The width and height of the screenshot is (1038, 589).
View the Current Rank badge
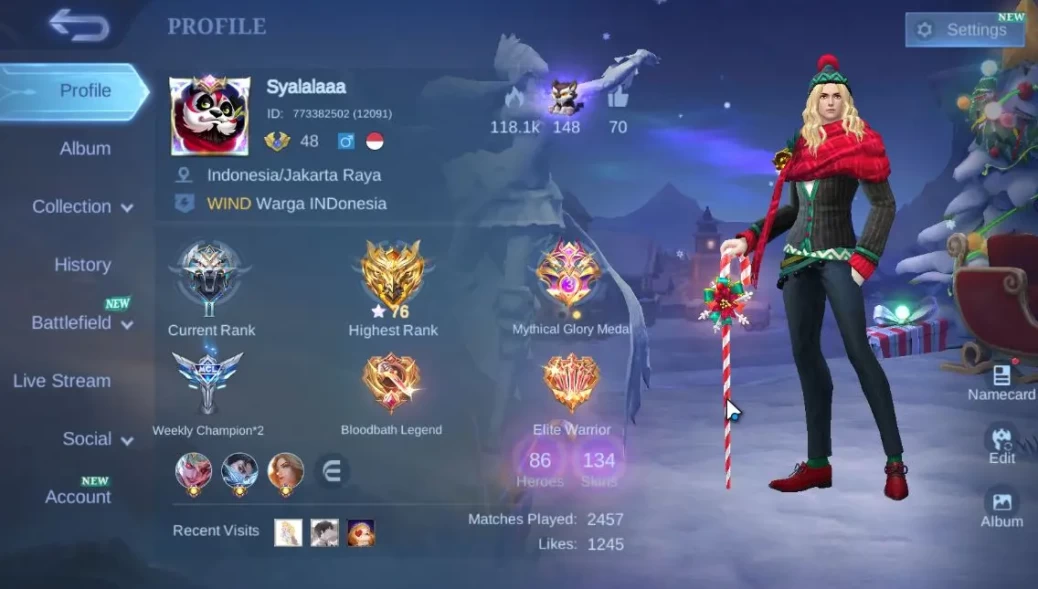[x=210, y=276]
